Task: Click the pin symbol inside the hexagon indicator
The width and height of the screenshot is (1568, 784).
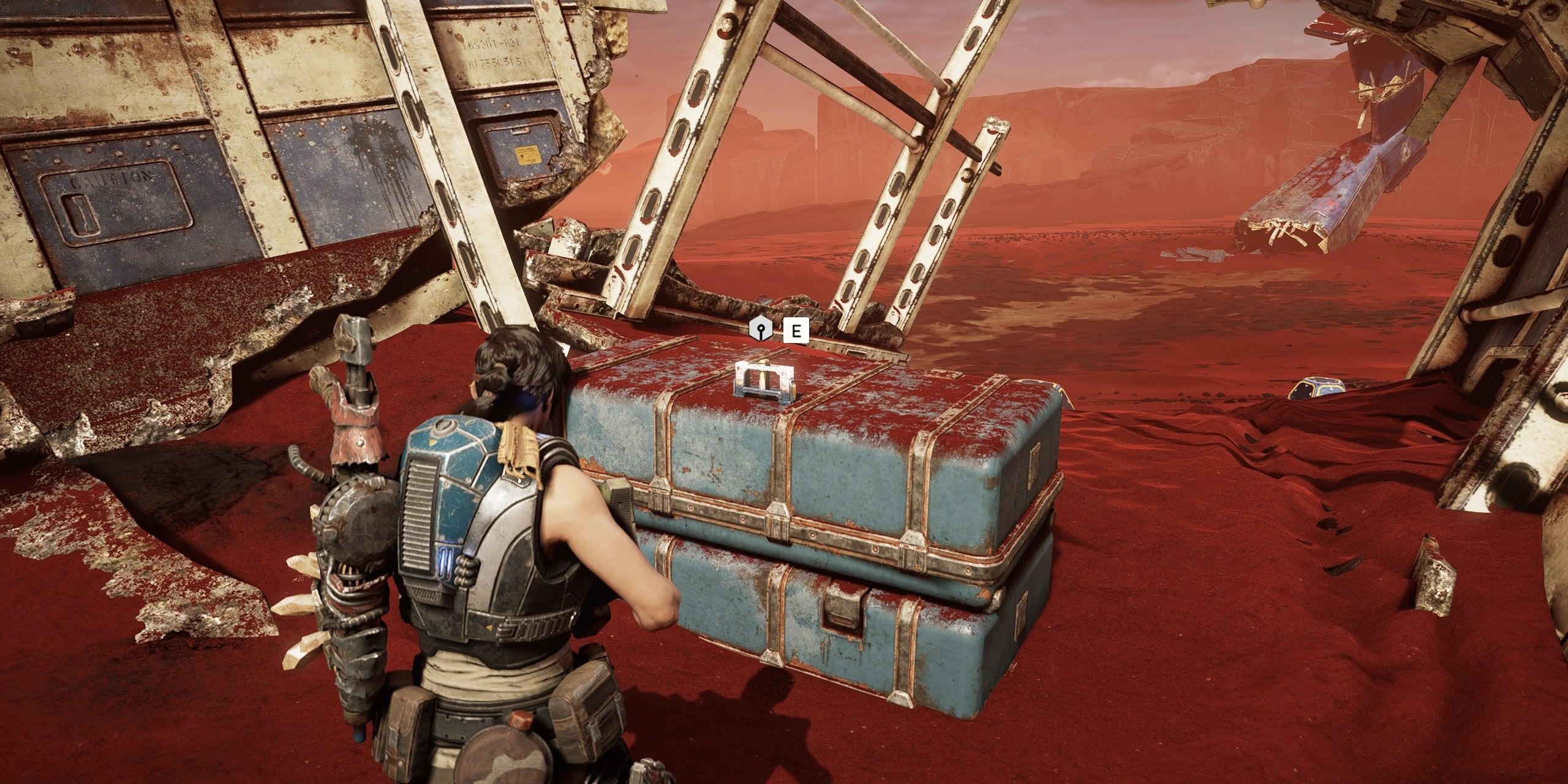Action: [x=761, y=330]
